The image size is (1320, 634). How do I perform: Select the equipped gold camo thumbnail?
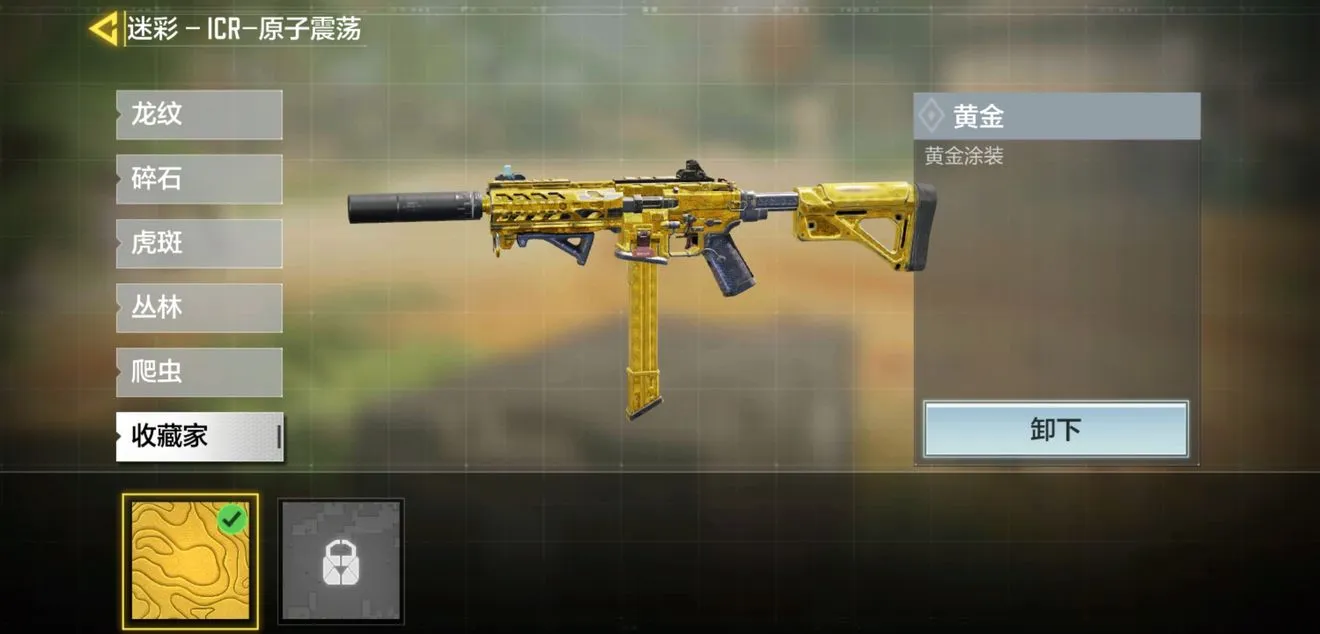click(x=190, y=561)
